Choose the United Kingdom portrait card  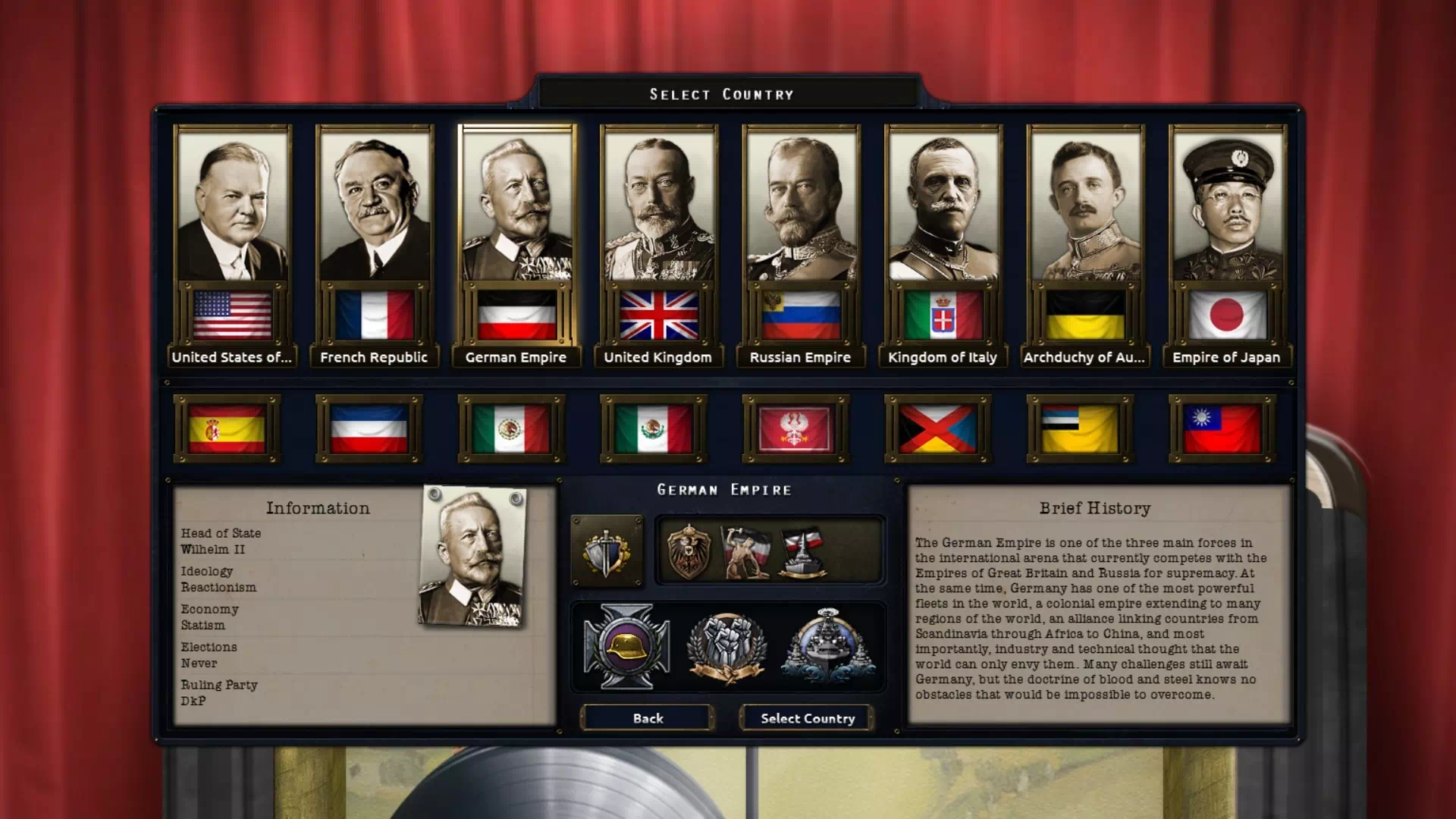[658, 243]
